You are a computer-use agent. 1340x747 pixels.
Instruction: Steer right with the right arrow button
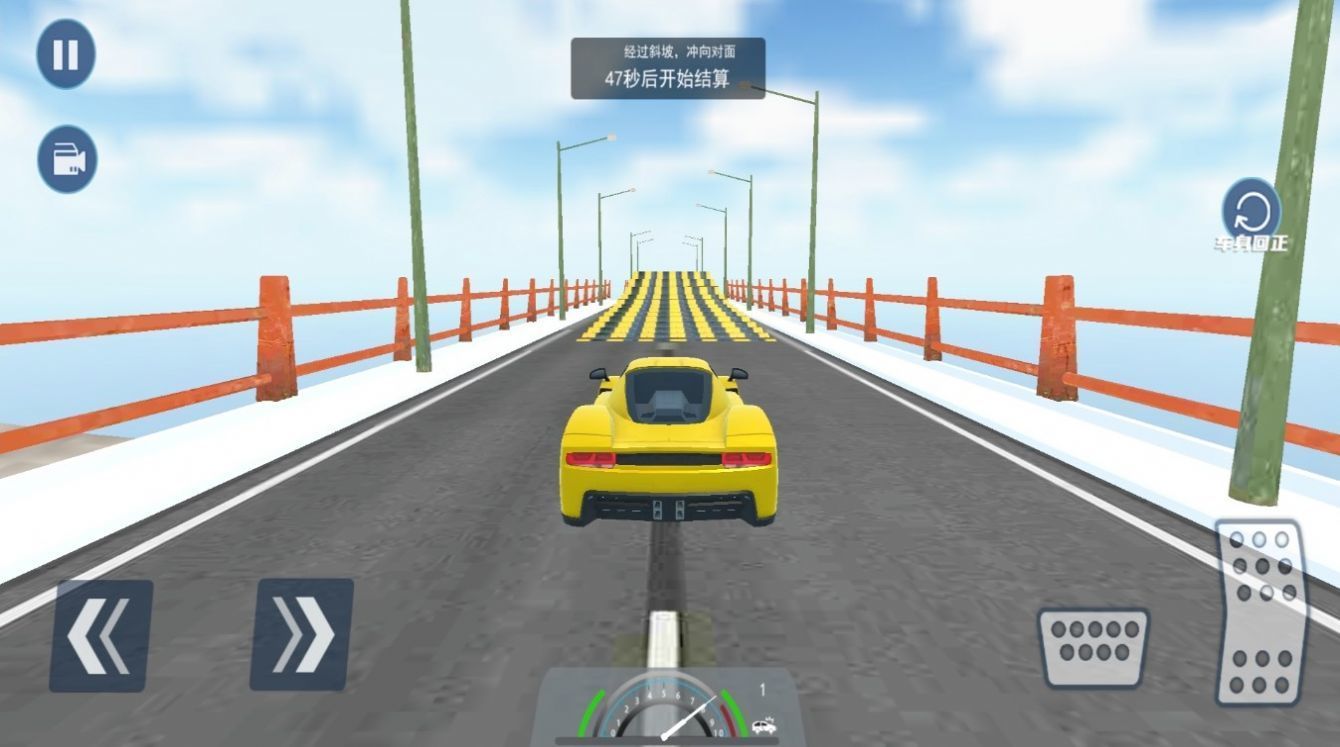pos(301,634)
